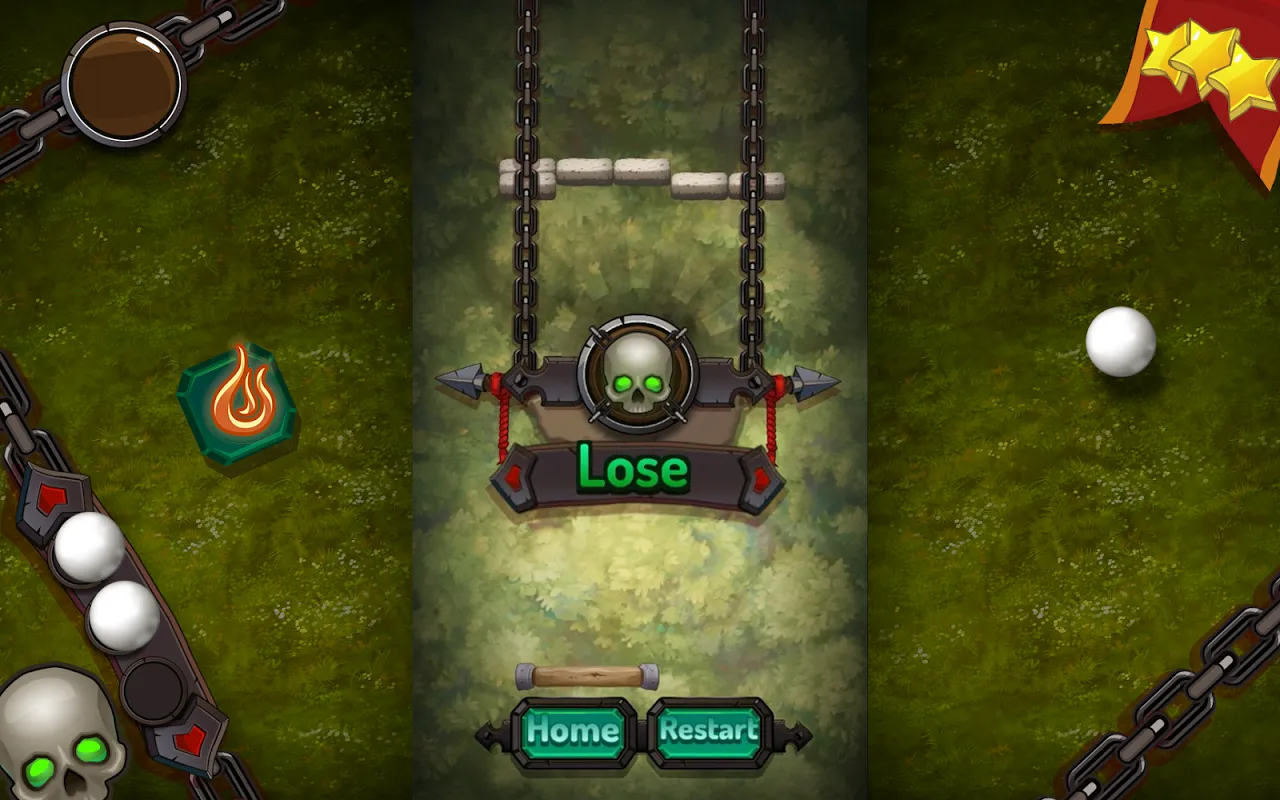This screenshot has height=800, width=1280.
Task: Open the Home screen
Action: 572,732
